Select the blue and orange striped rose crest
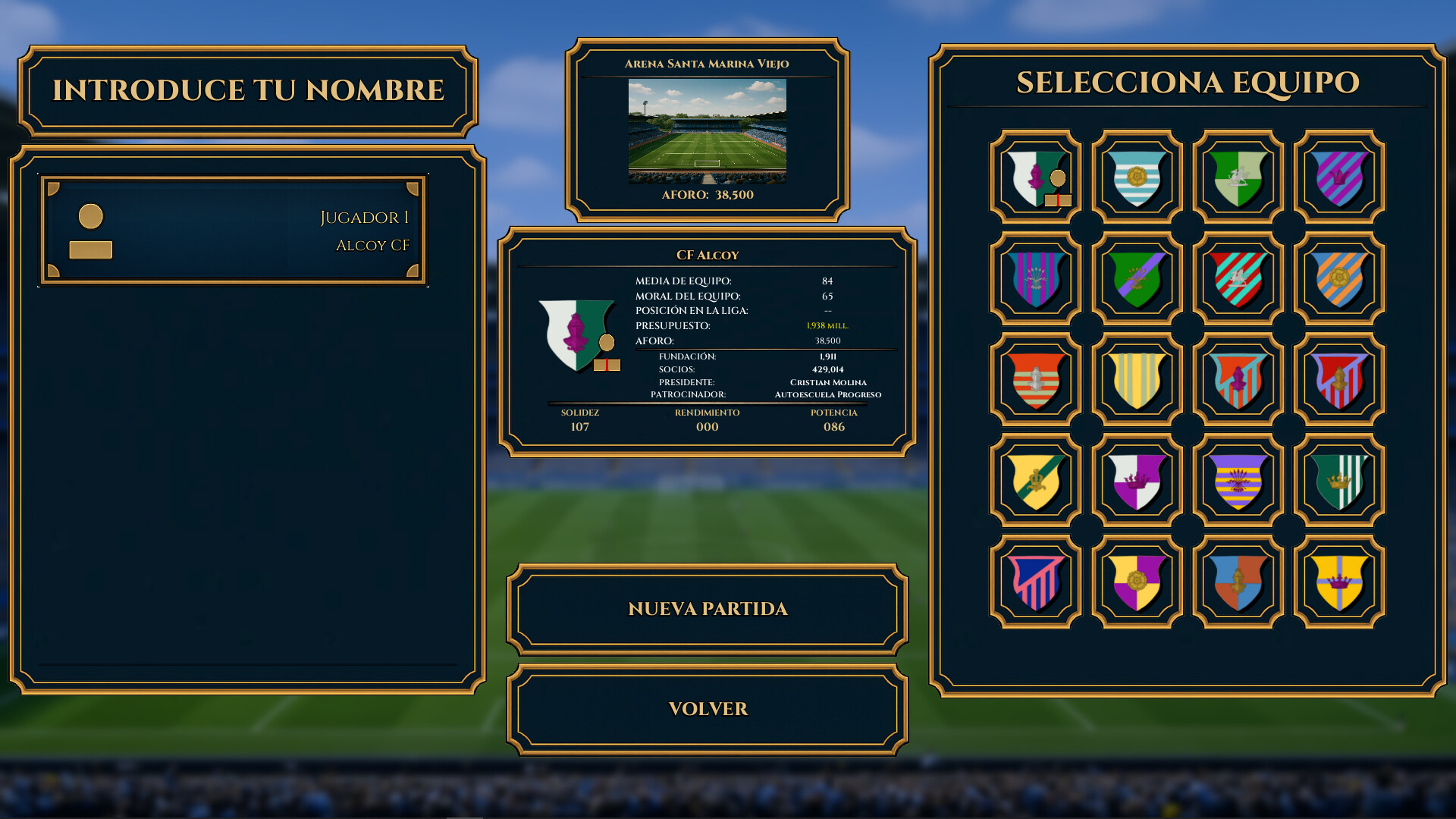The width and height of the screenshot is (1456, 819). (x=1337, y=277)
